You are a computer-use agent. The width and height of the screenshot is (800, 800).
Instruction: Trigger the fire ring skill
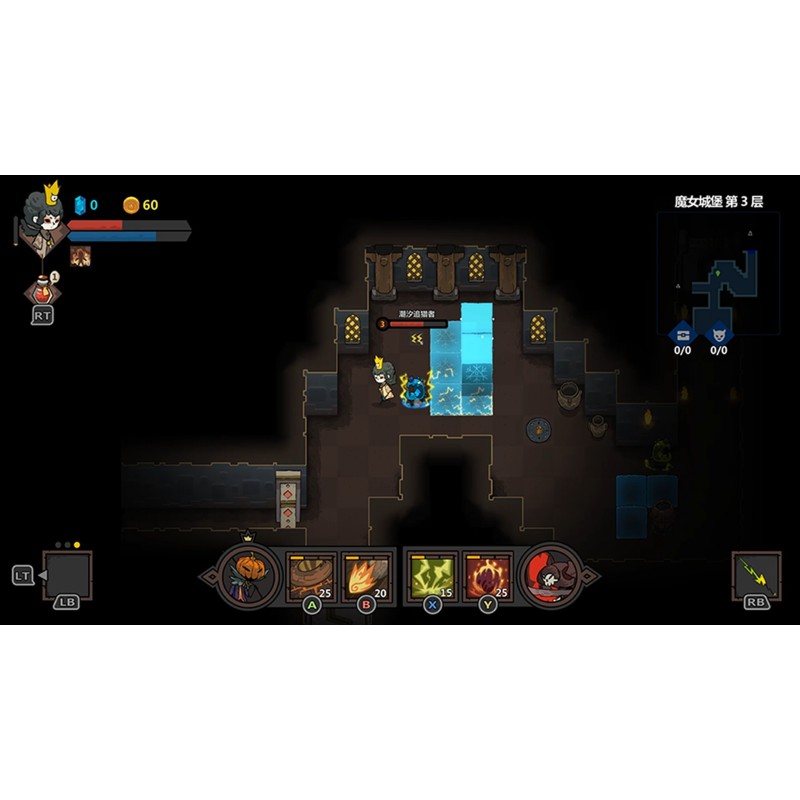(x=488, y=575)
